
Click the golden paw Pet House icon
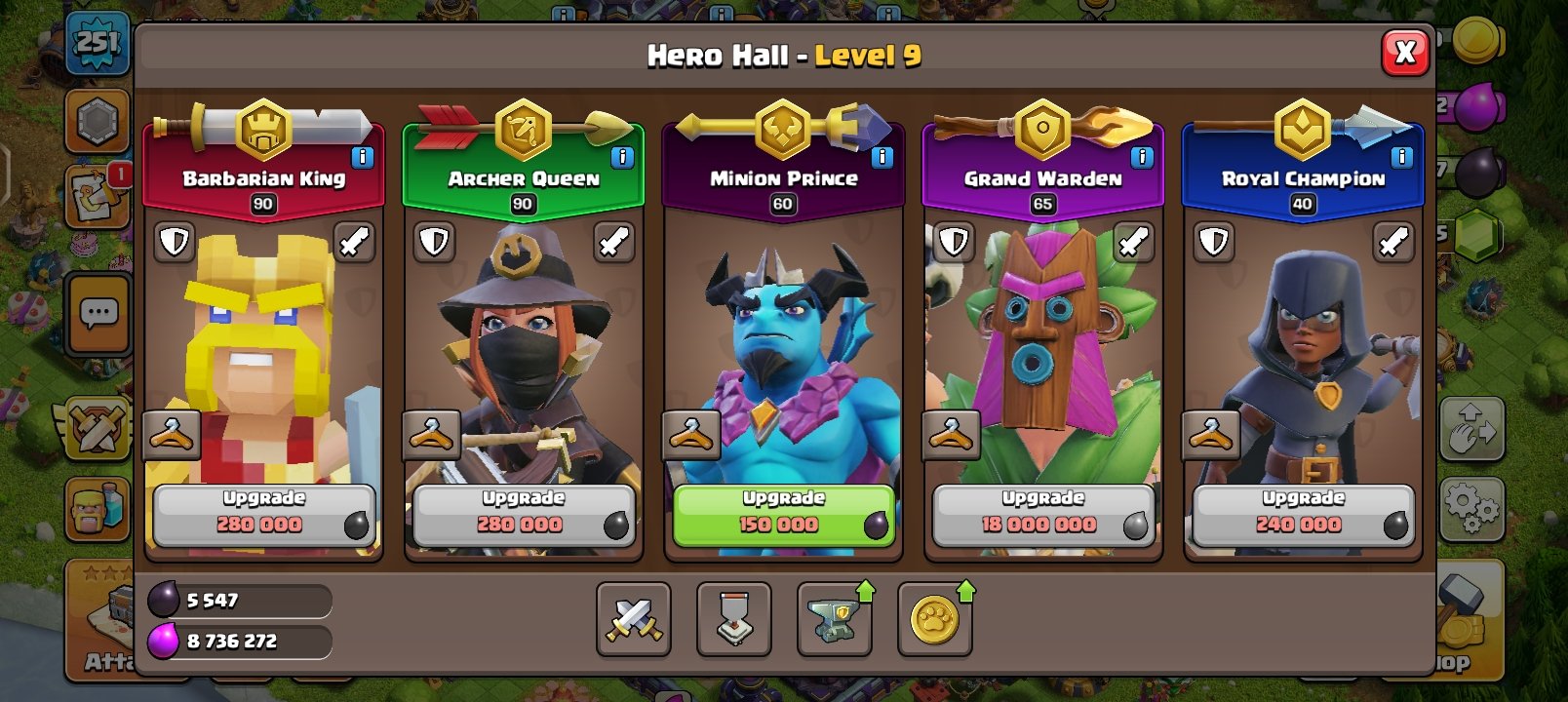pyautogui.click(x=933, y=620)
